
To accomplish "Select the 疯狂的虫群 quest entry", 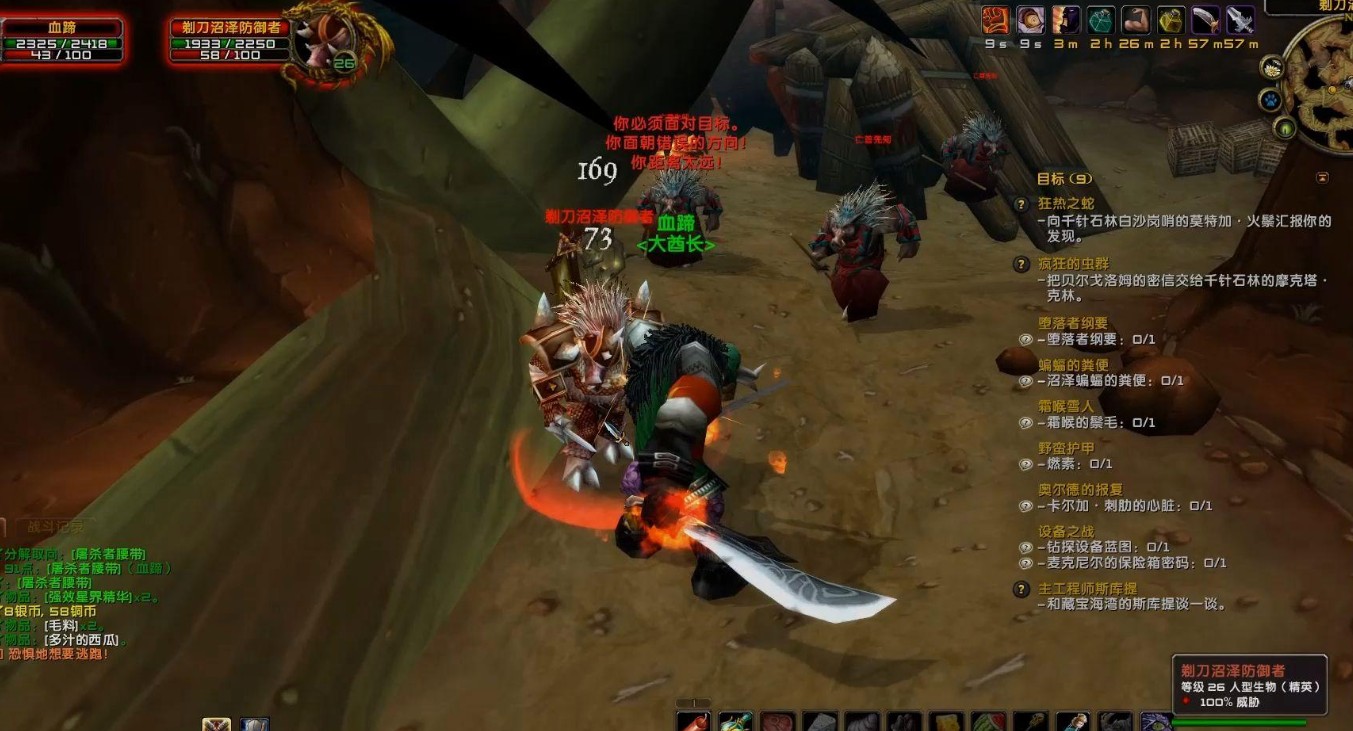I will click(x=1073, y=263).
